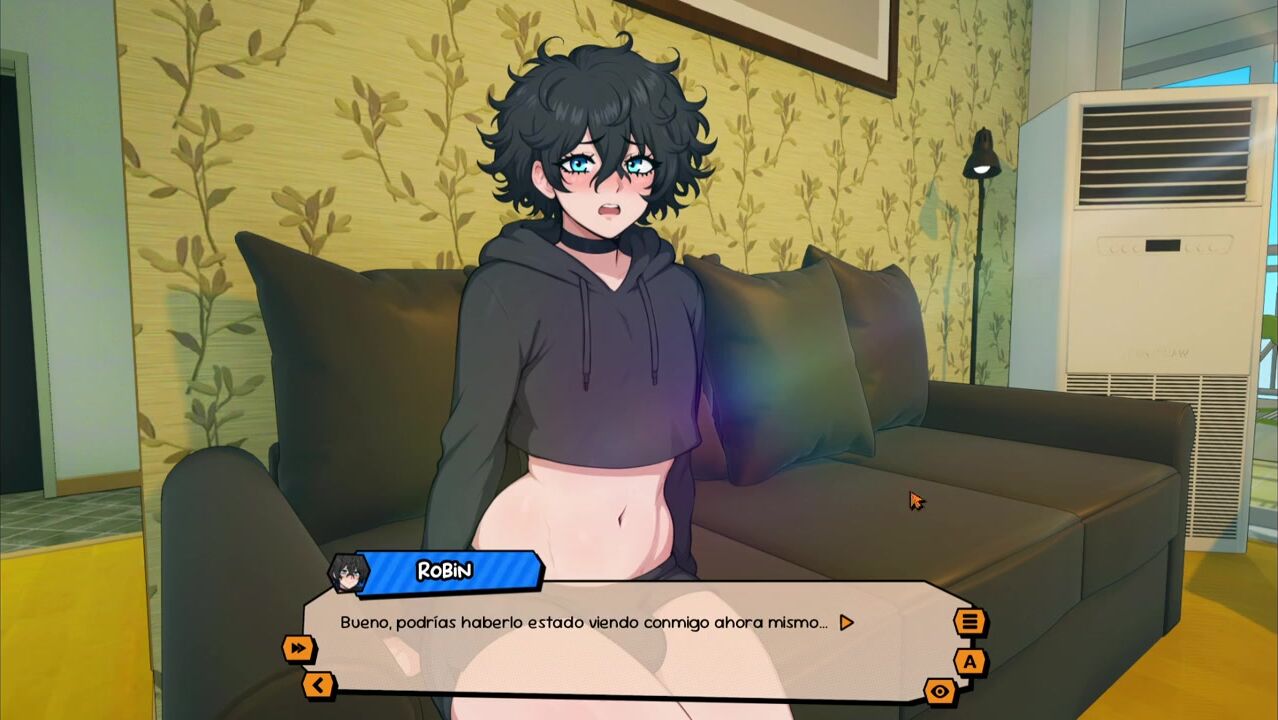The width and height of the screenshot is (1278, 720).
Task: Advance dialogue with the small arrow indicator
Action: click(x=846, y=622)
